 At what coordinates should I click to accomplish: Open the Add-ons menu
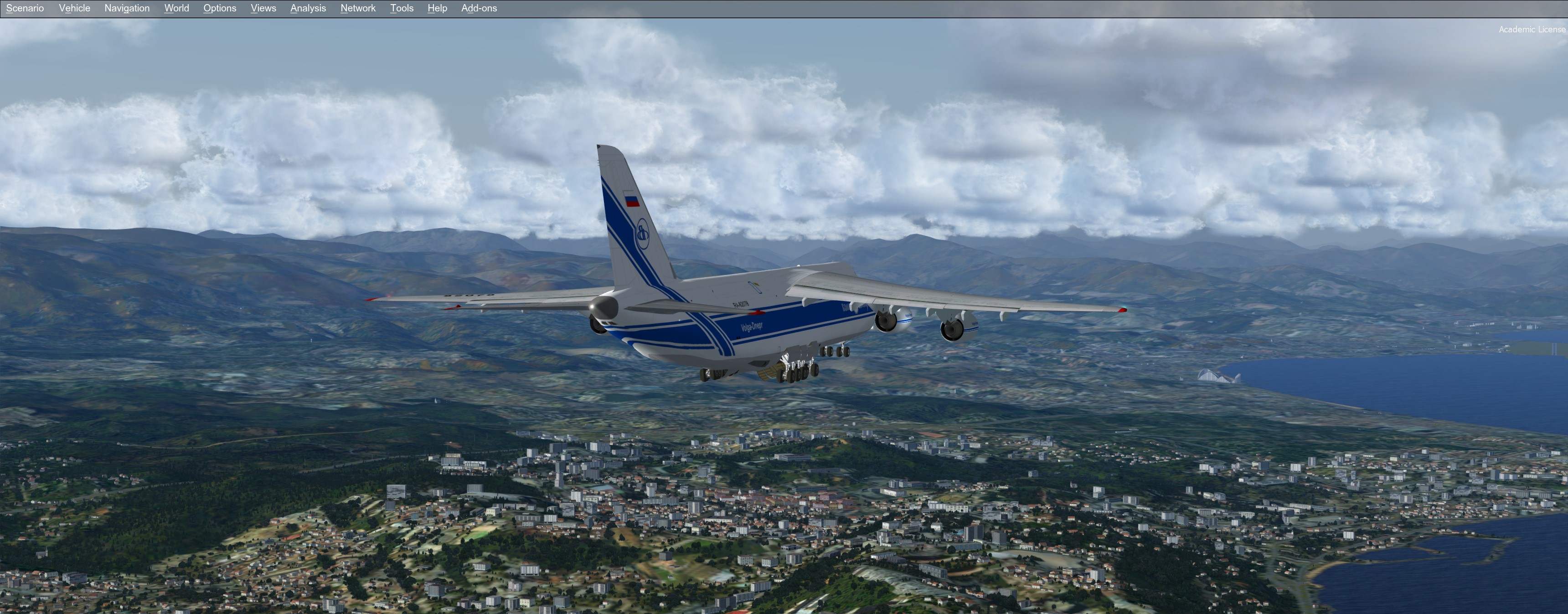coord(479,9)
